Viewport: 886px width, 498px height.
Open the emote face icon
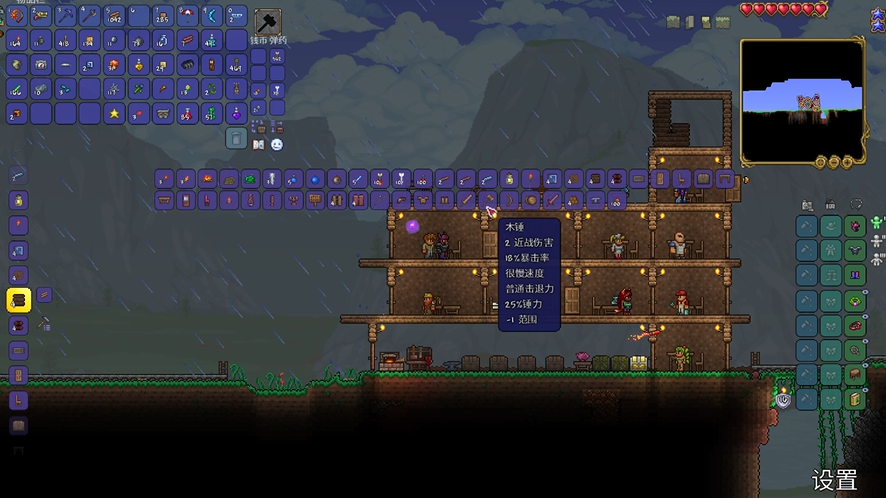[277, 145]
